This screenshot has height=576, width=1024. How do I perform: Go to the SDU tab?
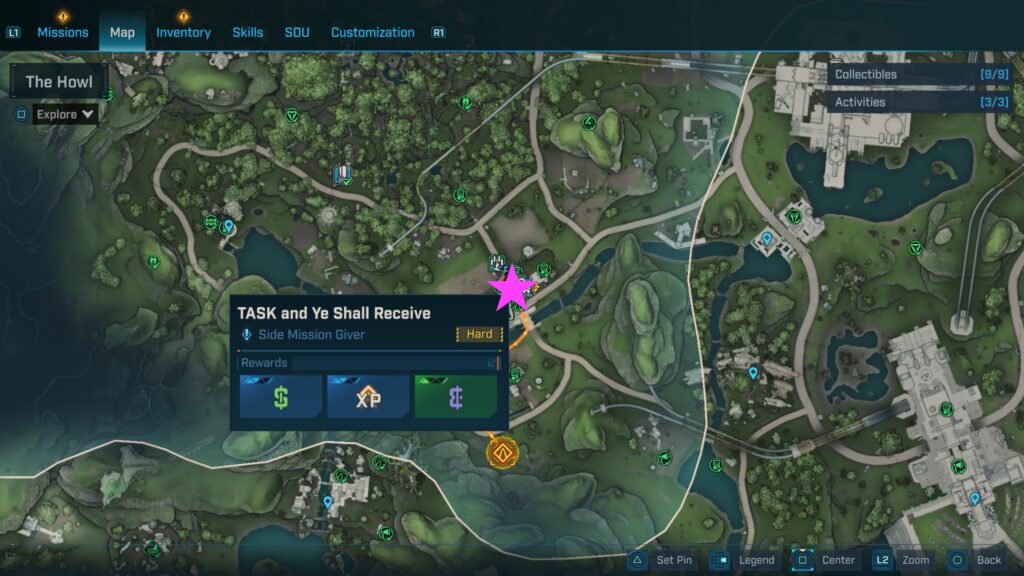pyautogui.click(x=297, y=32)
